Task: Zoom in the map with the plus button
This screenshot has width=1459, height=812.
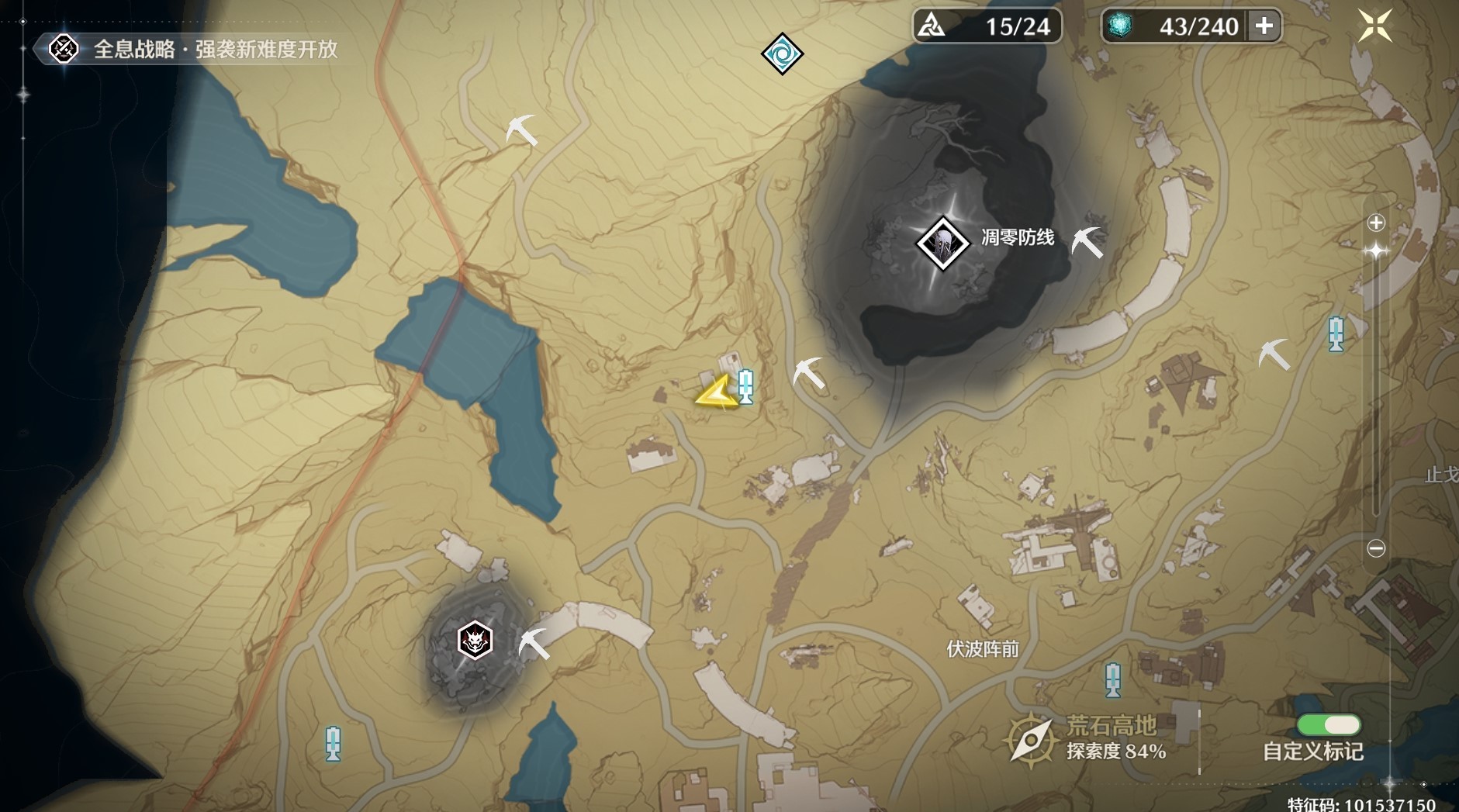Action: click(1376, 223)
